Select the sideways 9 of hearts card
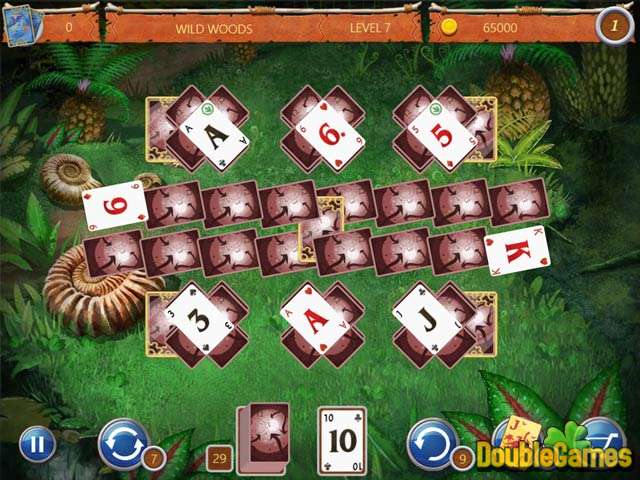The image size is (640, 480). tap(115, 207)
